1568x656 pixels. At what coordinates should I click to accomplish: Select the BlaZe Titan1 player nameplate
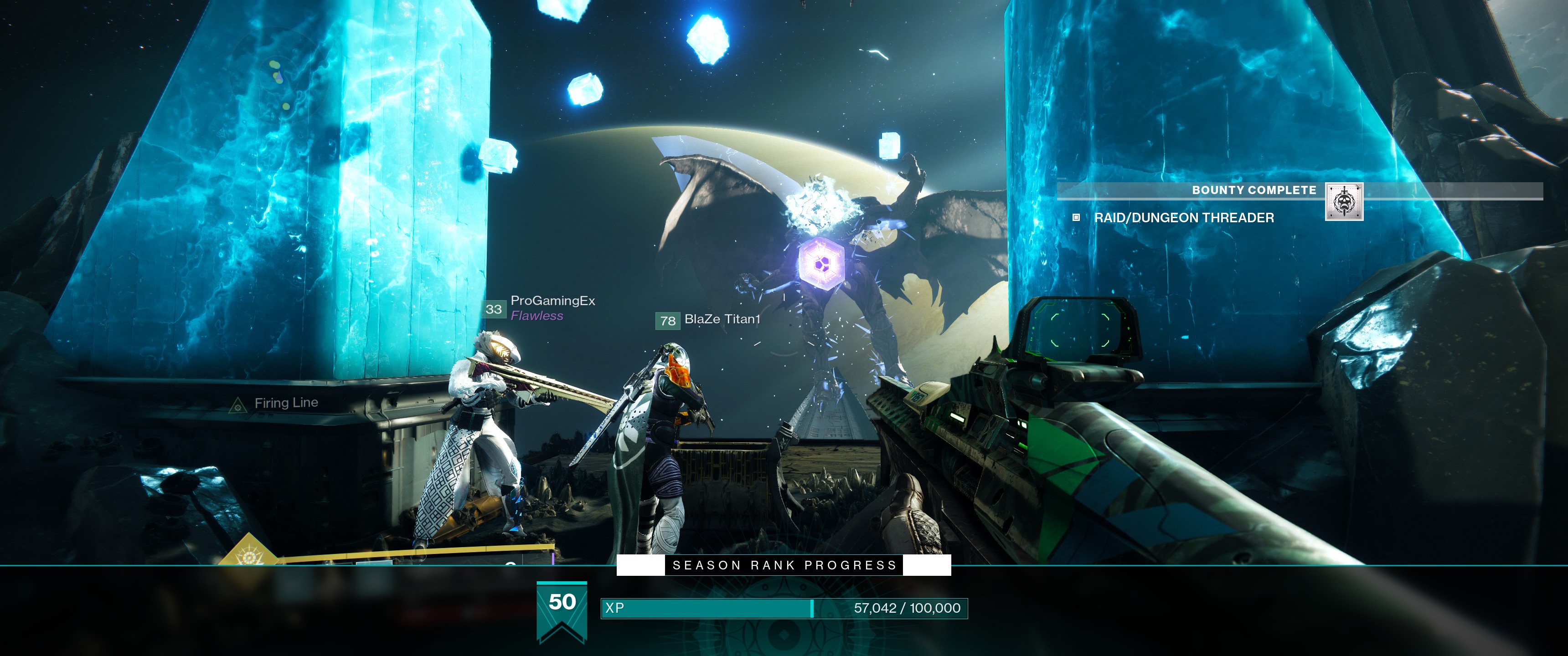(722, 319)
